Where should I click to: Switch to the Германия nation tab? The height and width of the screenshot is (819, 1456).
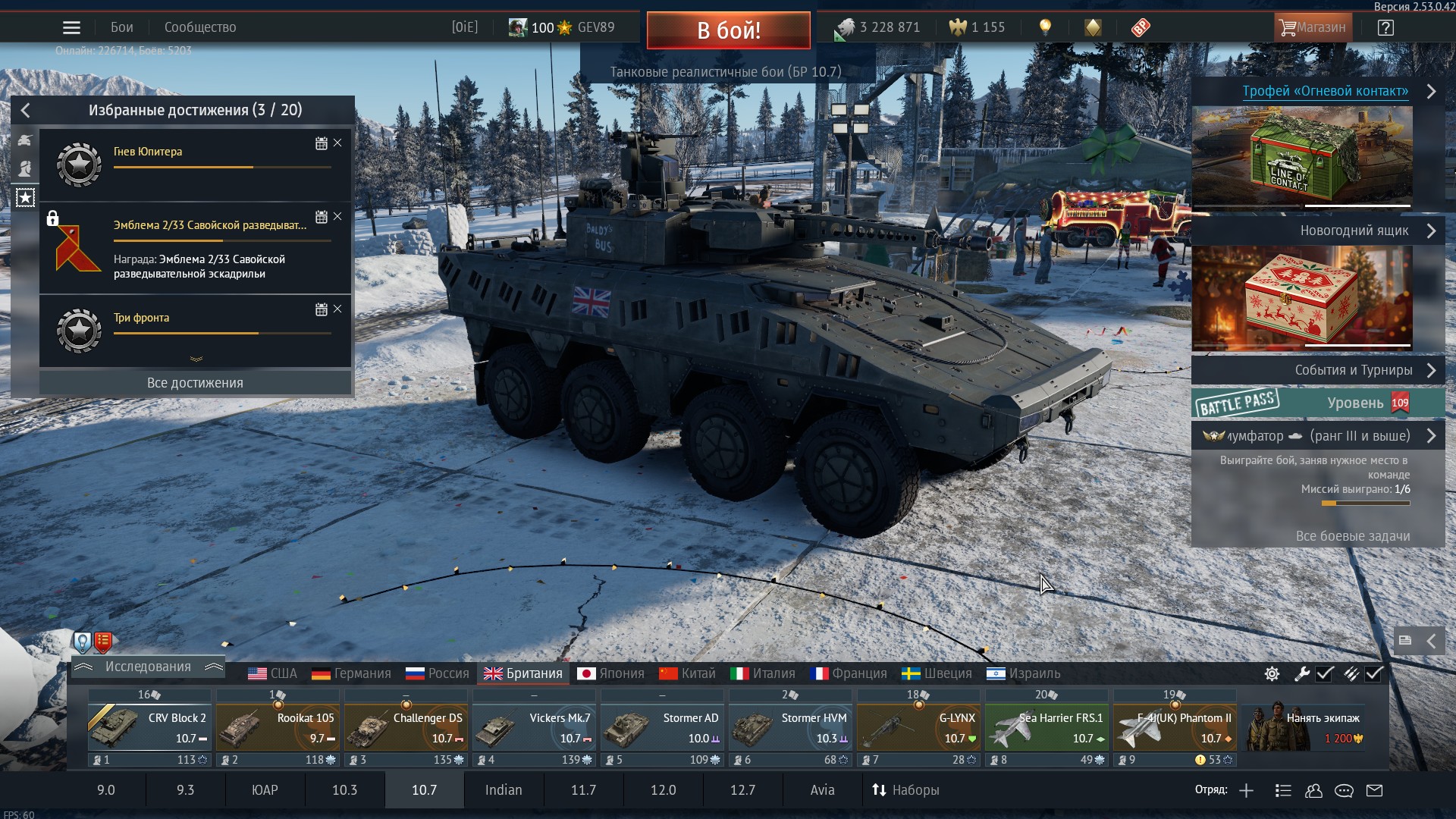coord(351,673)
